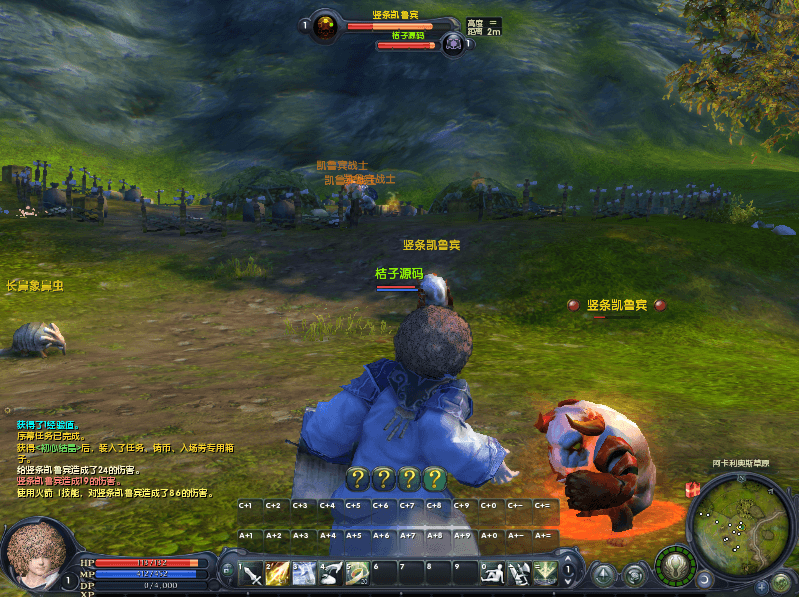This screenshot has height=597, width=799.
Task: Cast the icy blue skill in slot 3
Action: point(304,574)
